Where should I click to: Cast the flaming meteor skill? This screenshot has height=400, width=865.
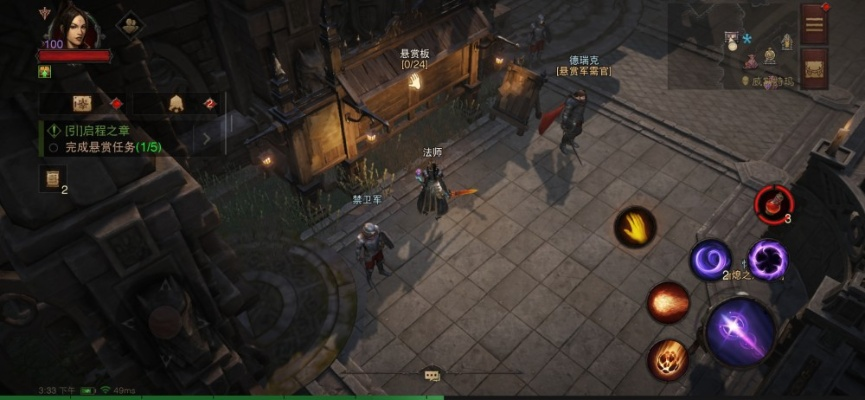pos(667,359)
